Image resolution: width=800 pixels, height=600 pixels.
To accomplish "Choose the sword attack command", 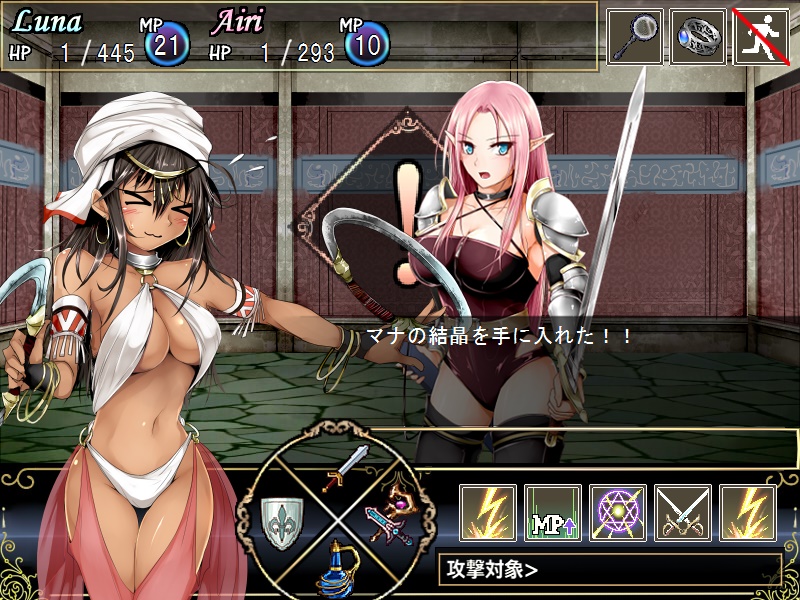I will click(345, 468).
